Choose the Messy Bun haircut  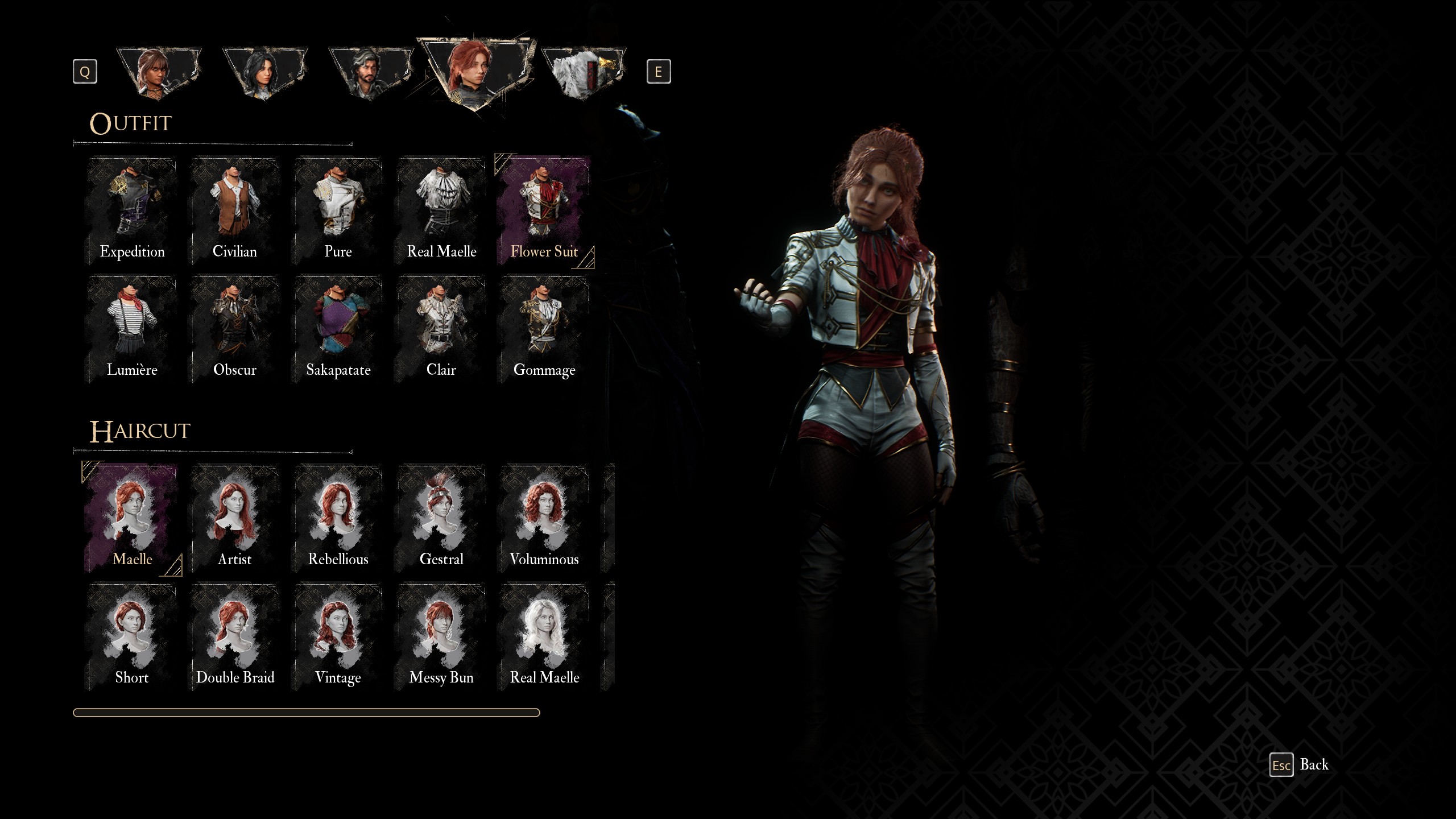click(x=441, y=636)
